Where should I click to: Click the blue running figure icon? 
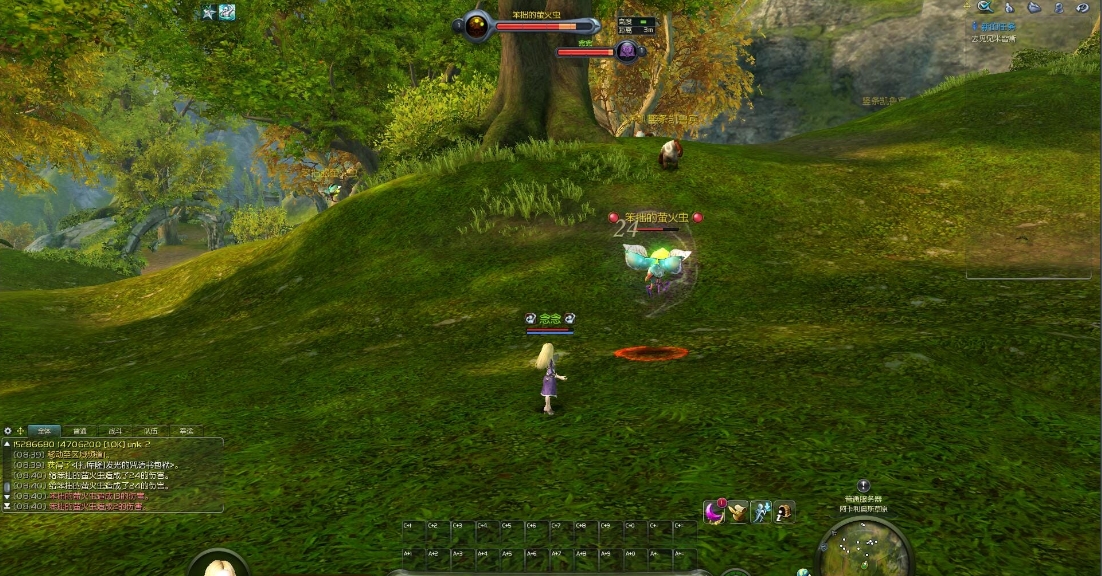[761, 512]
